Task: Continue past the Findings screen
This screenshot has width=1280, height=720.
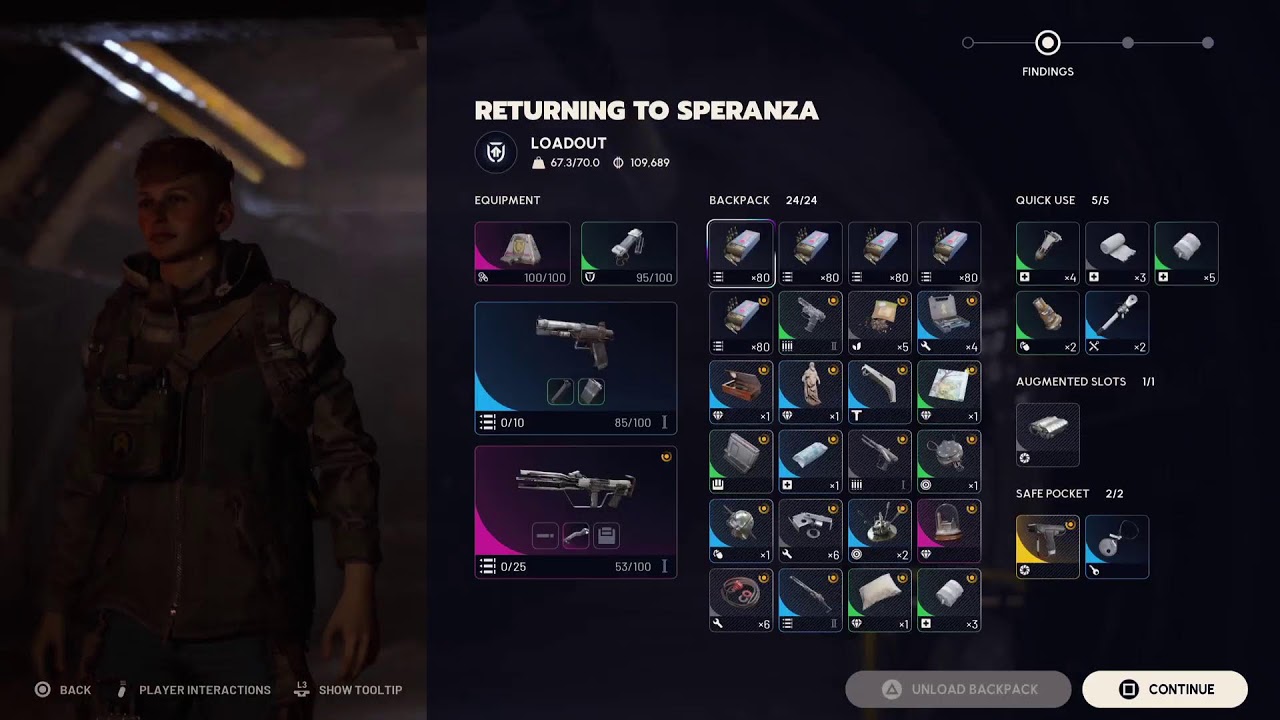Action: point(1165,689)
